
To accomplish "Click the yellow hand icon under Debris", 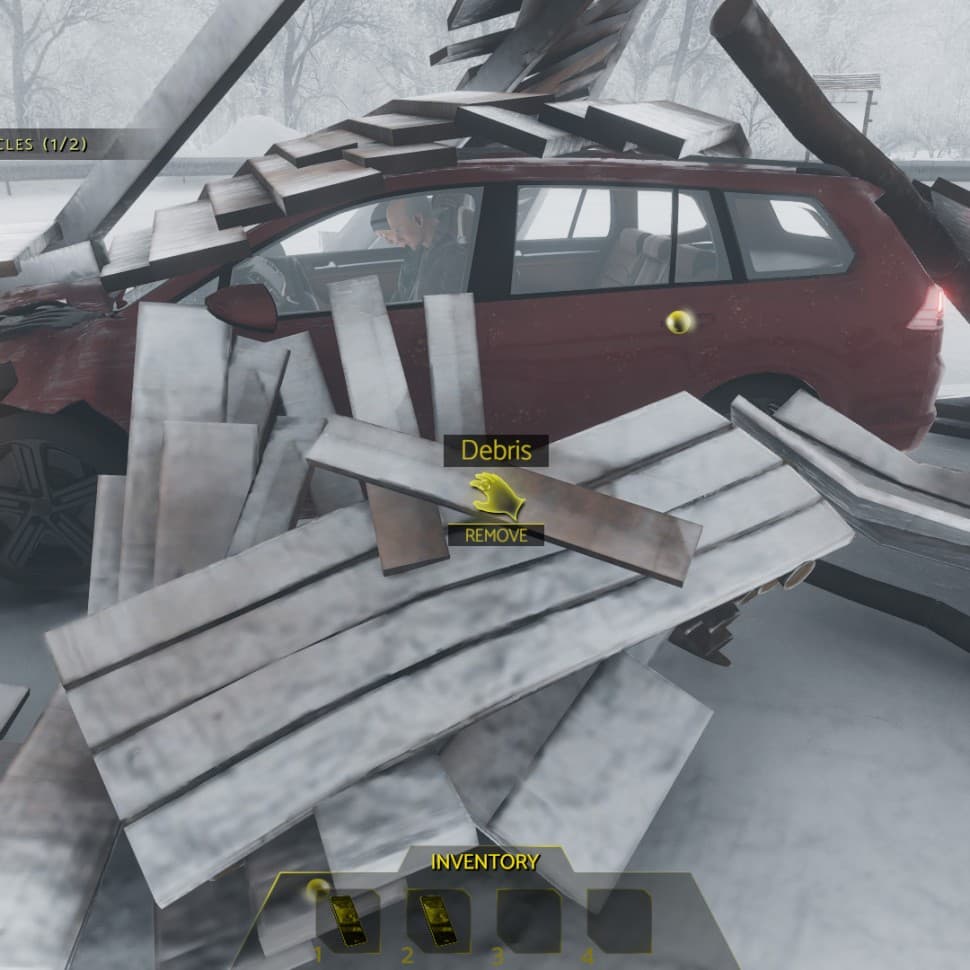I will point(496,497).
